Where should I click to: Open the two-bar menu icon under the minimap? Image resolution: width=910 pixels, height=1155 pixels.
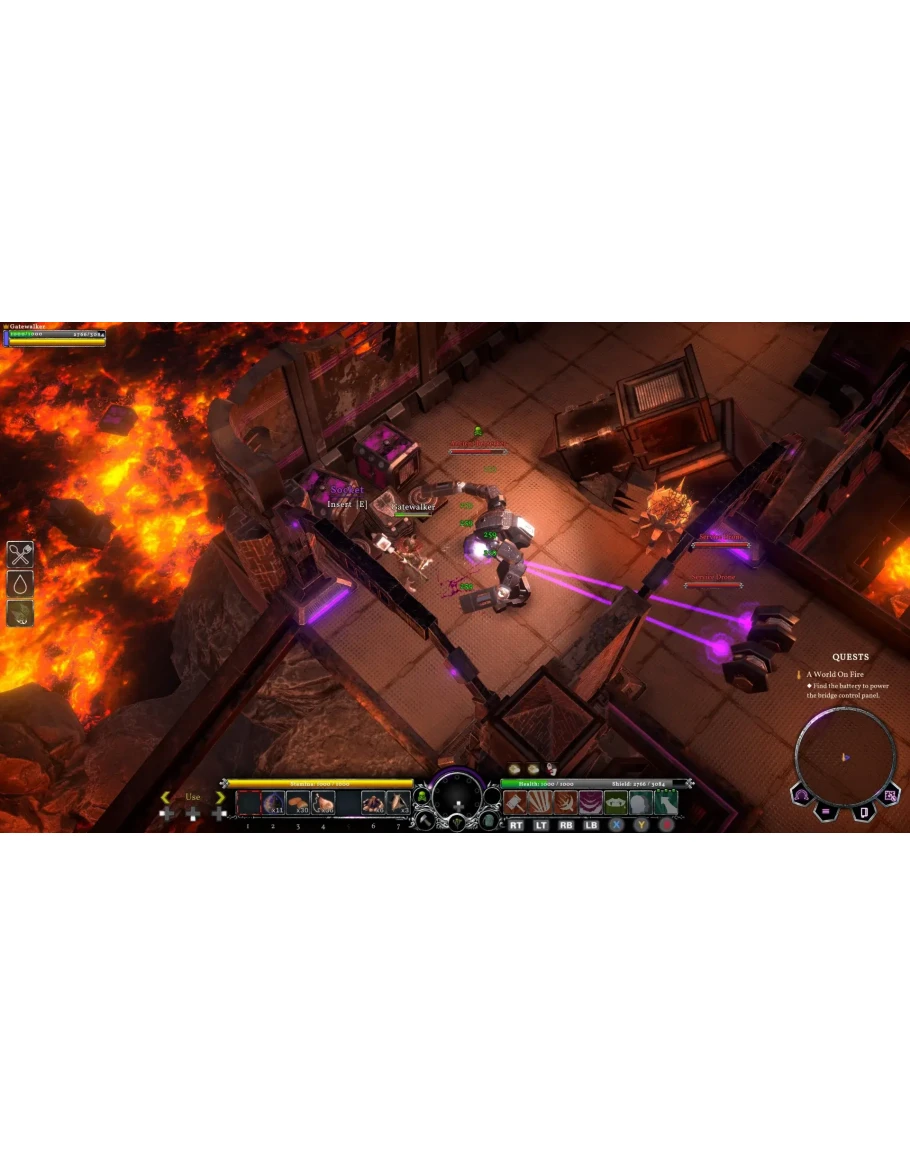[827, 811]
